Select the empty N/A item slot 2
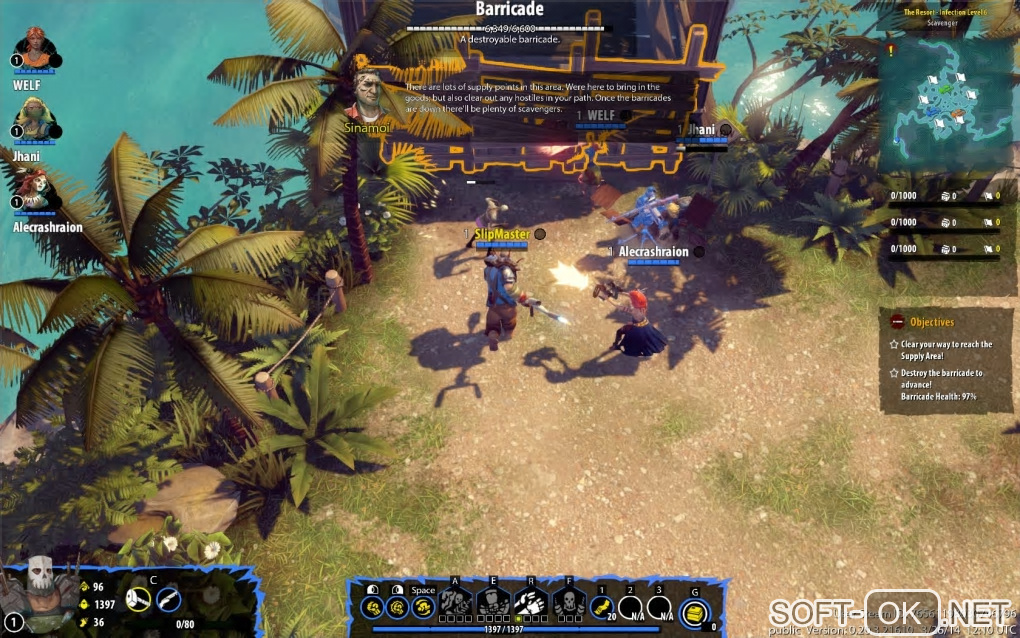Viewport: 1020px width, 638px height. click(631, 607)
